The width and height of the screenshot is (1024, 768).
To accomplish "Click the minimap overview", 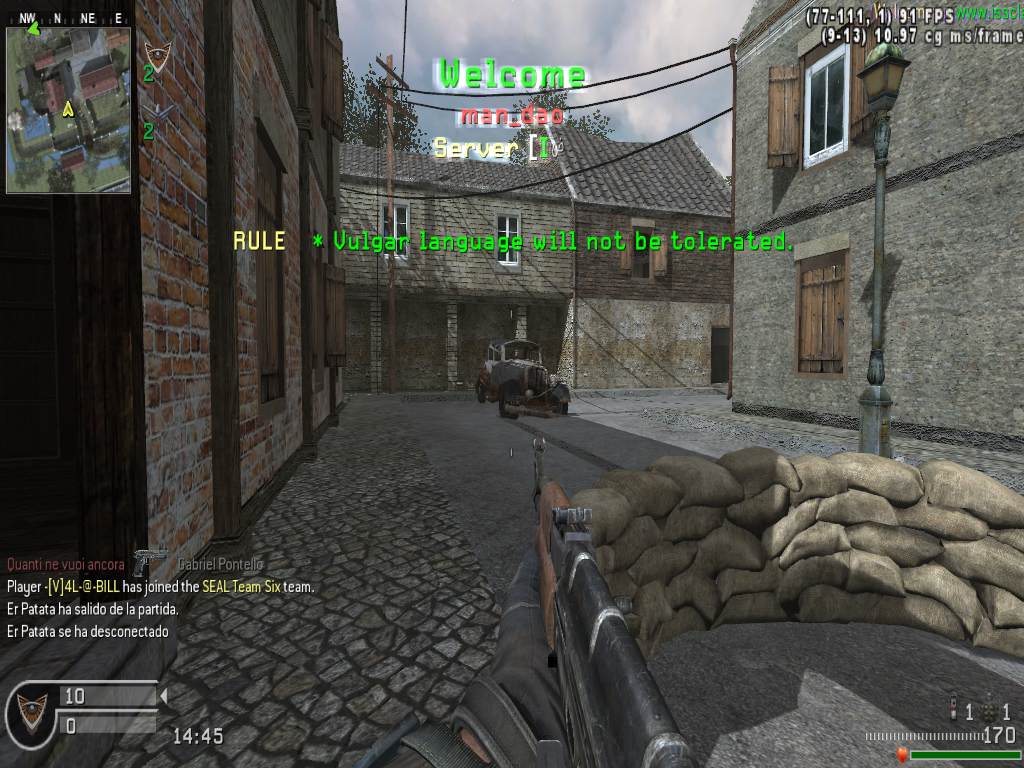I will pos(68,110).
